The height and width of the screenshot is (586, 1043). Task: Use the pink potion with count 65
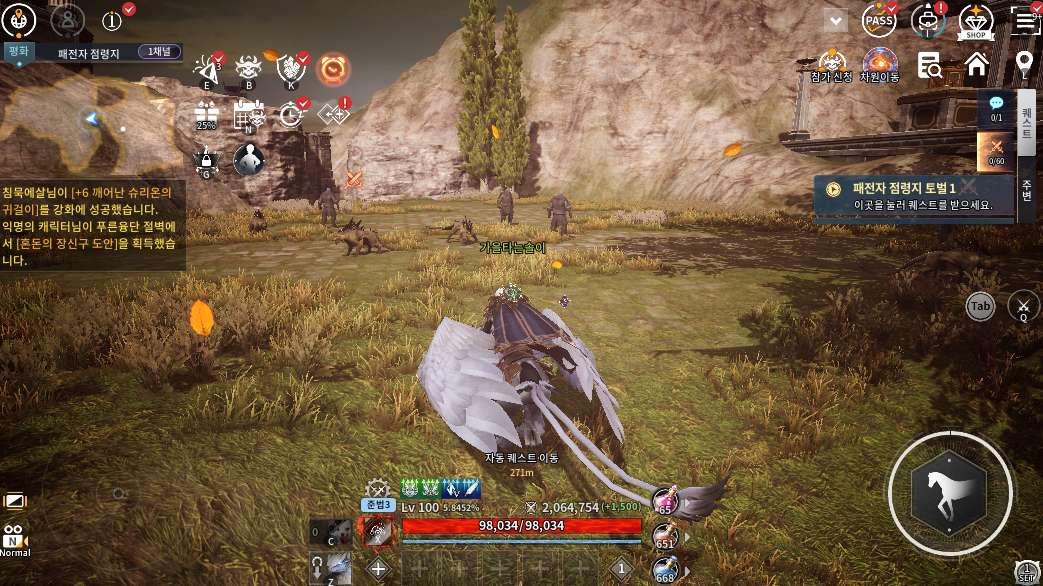[664, 500]
